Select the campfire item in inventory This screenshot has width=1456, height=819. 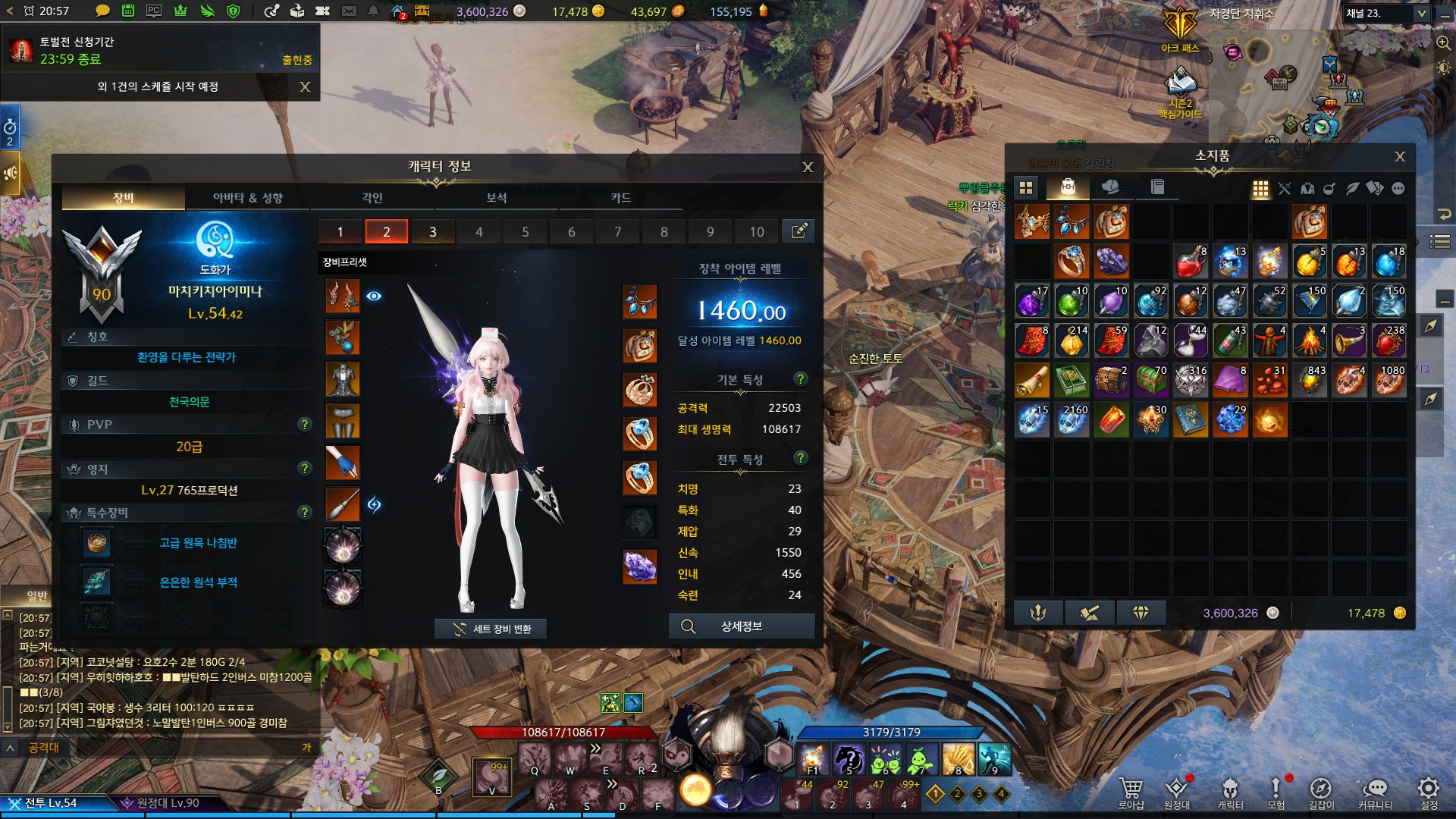[1309, 342]
